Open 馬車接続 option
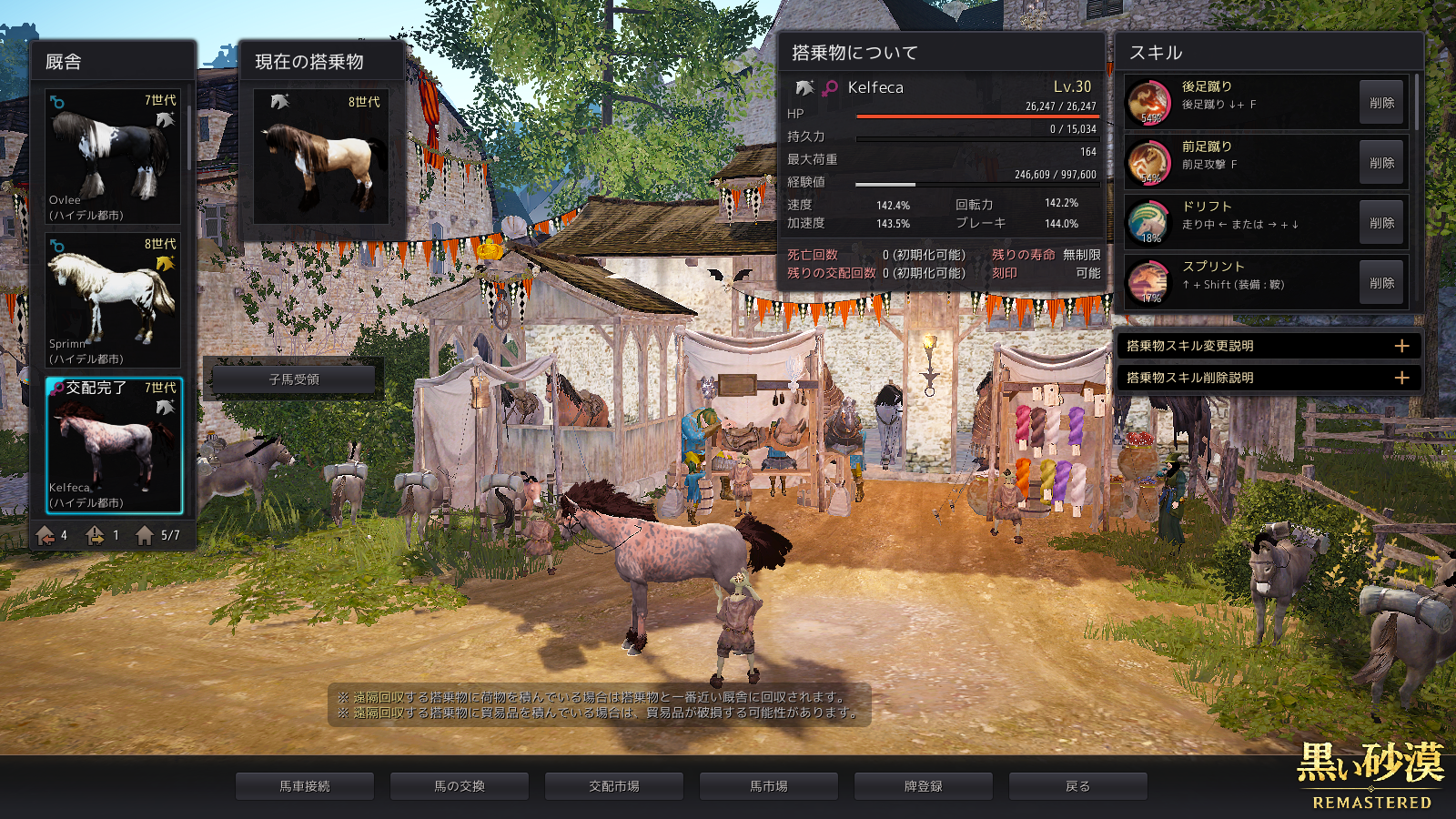The height and width of the screenshot is (819, 1456). point(305,786)
